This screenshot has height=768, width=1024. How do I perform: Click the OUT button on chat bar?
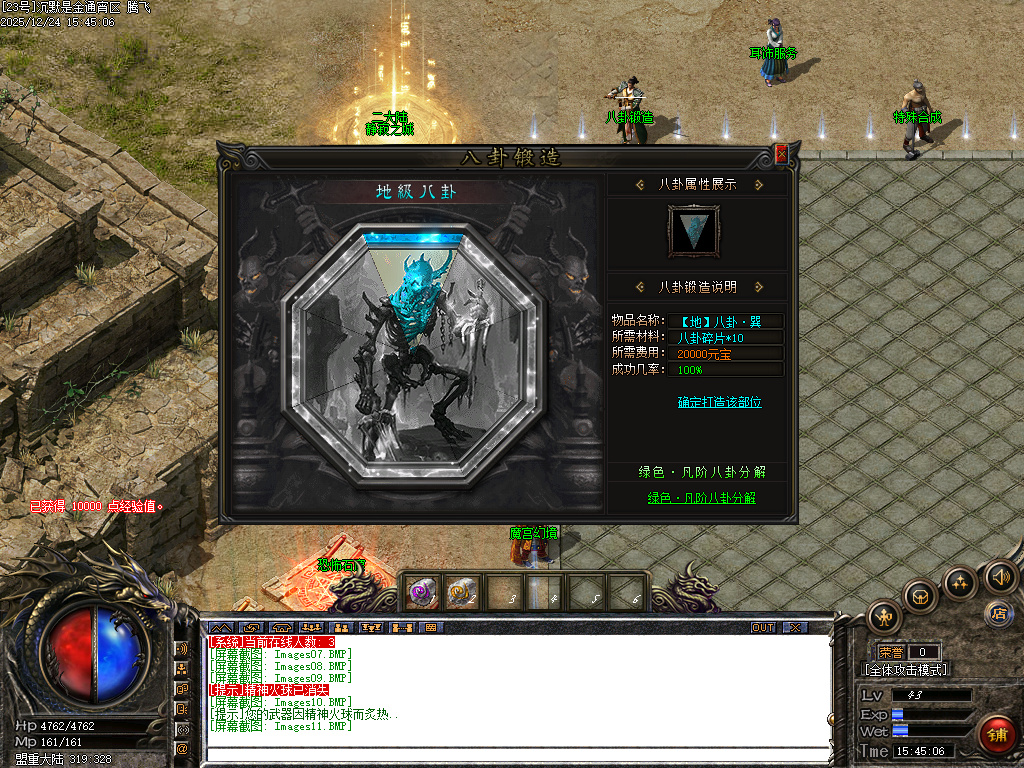coord(763,628)
